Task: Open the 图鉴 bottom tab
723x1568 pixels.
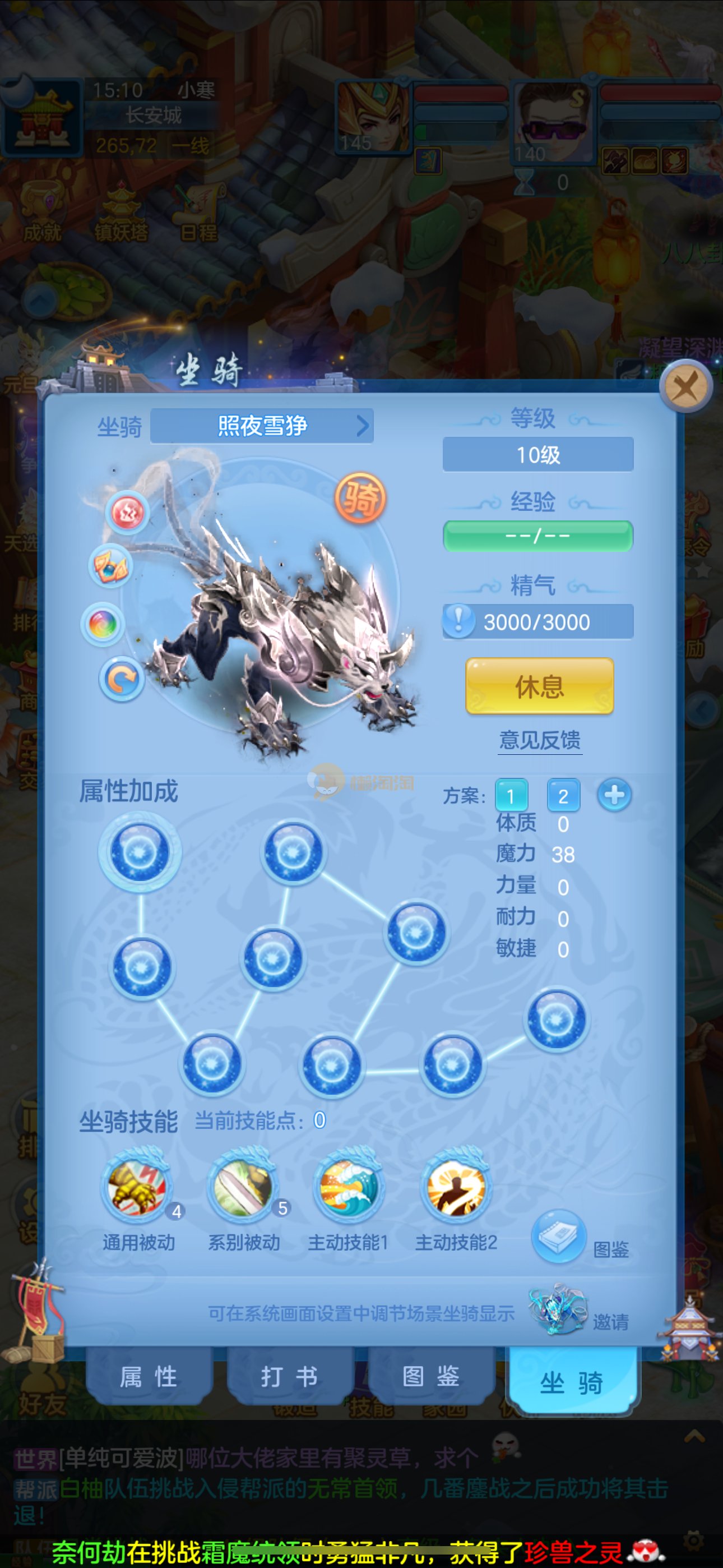Action: (431, 1376)
